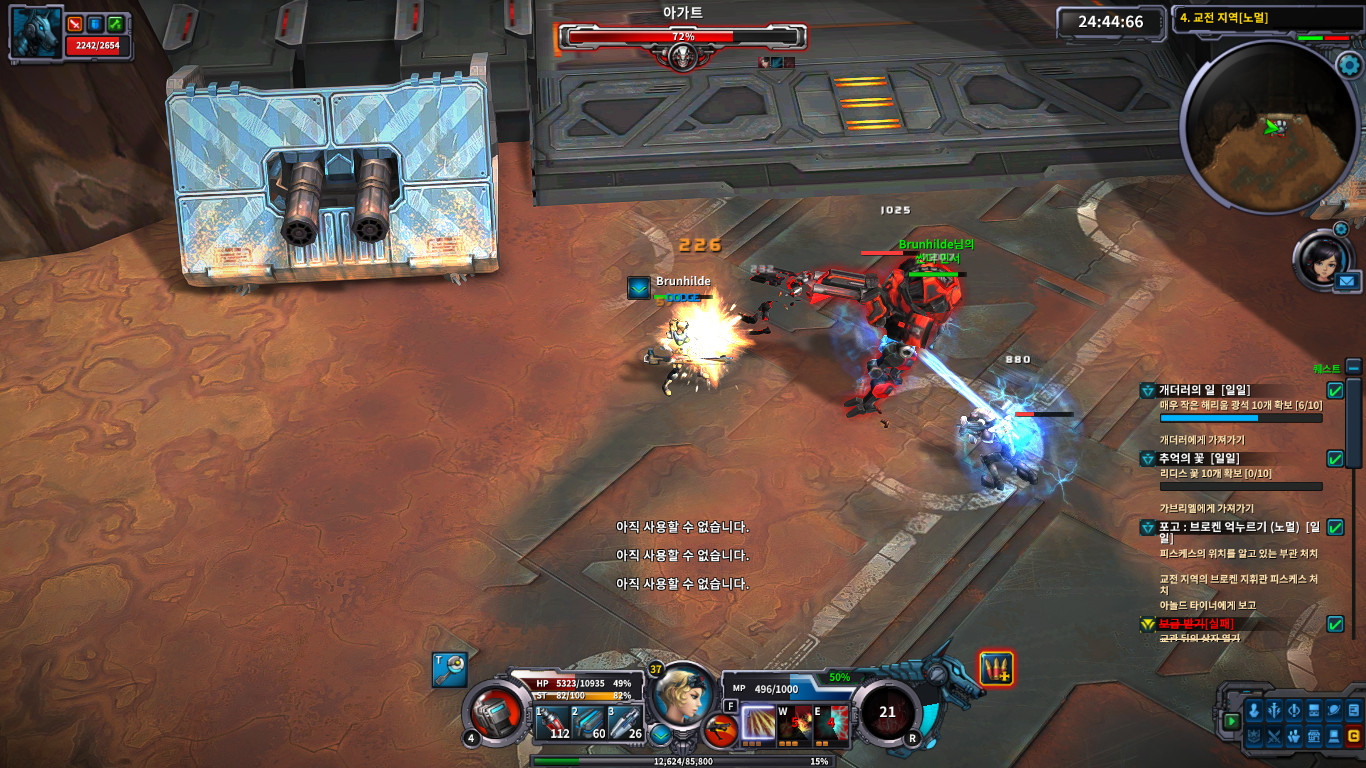Open the shop storefront icon
This screenshot has height=768, width=1366.
coord(1313,737)
